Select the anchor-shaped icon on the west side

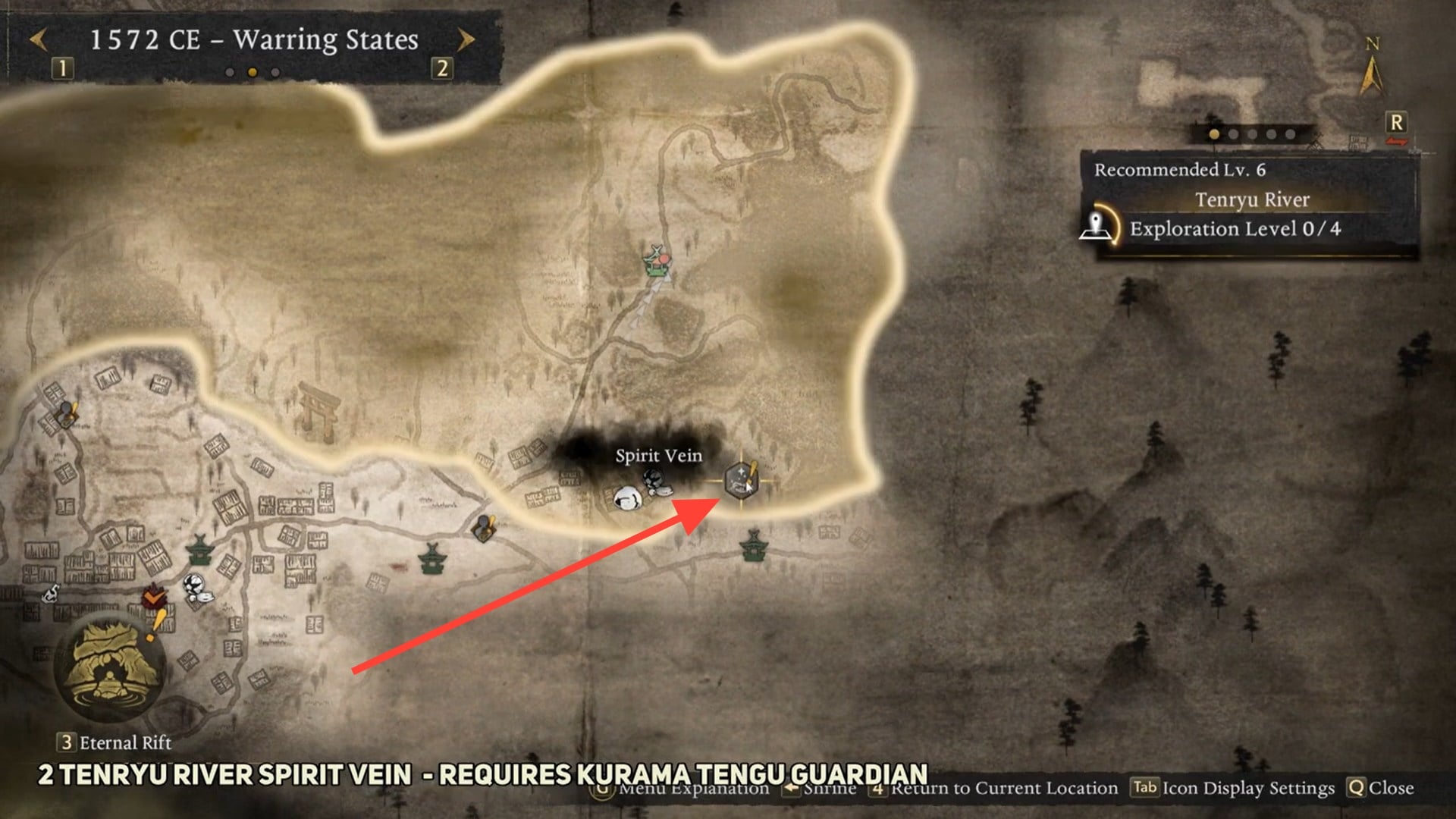pos(52,594)
